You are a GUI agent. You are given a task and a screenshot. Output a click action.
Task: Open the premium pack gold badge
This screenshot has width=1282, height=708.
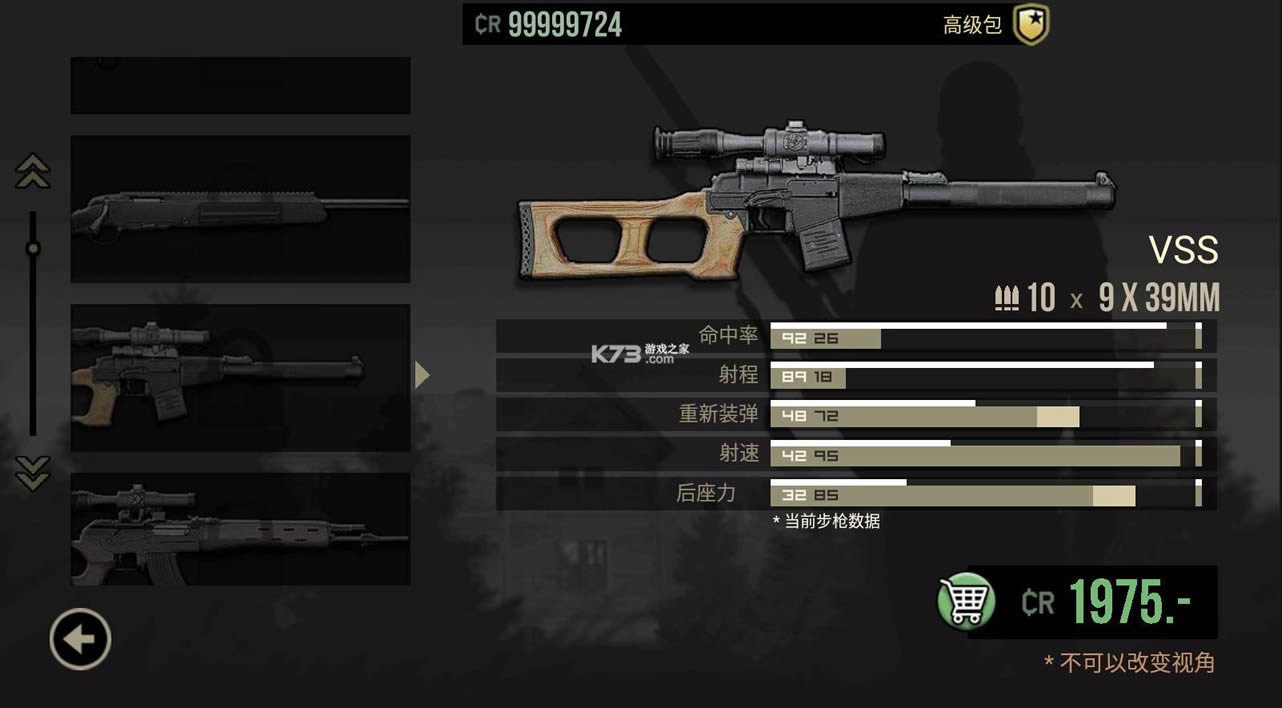(x=1030, y=25)
